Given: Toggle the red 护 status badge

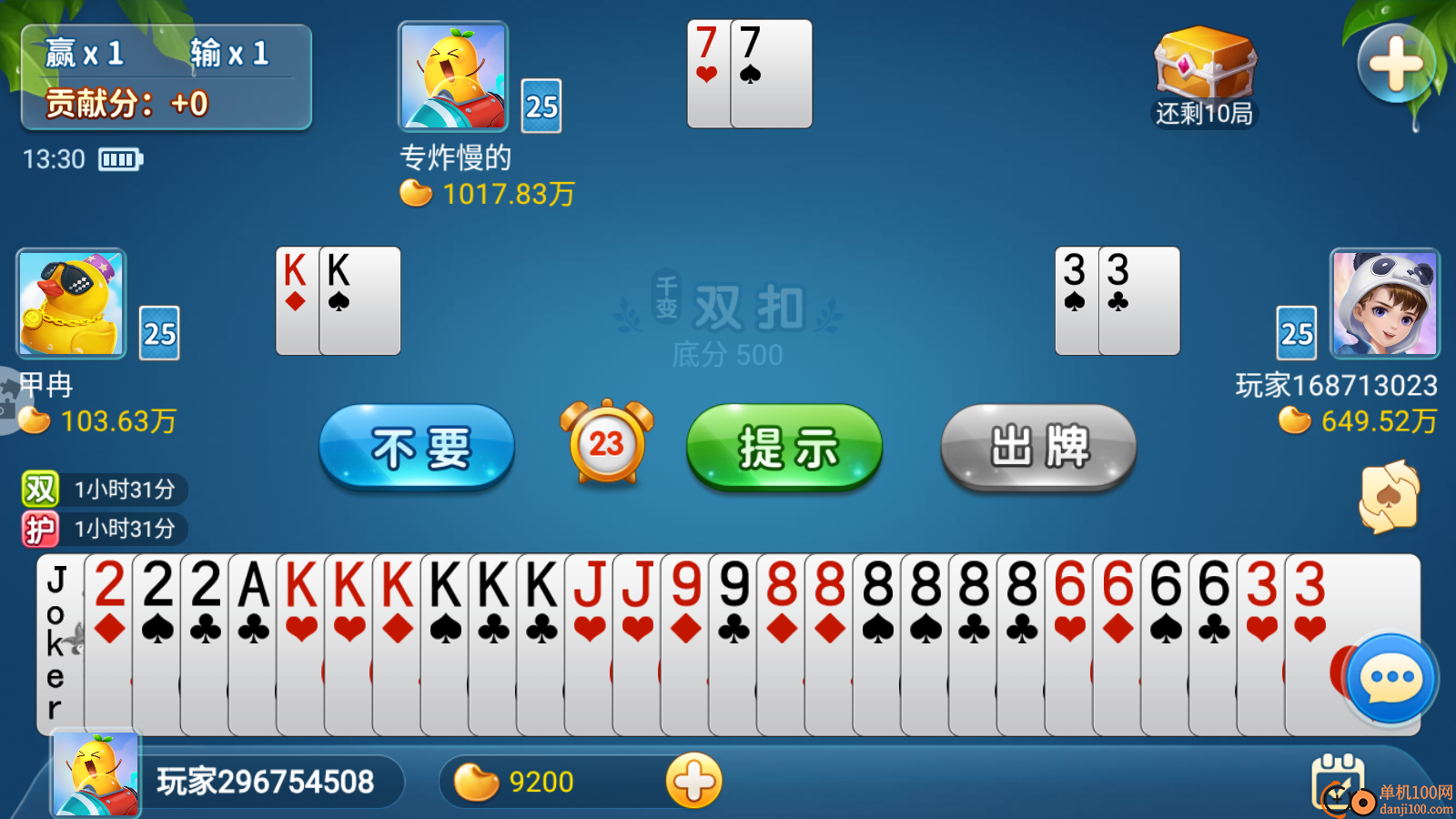Looking at the screenshot, I should [41, 528].
